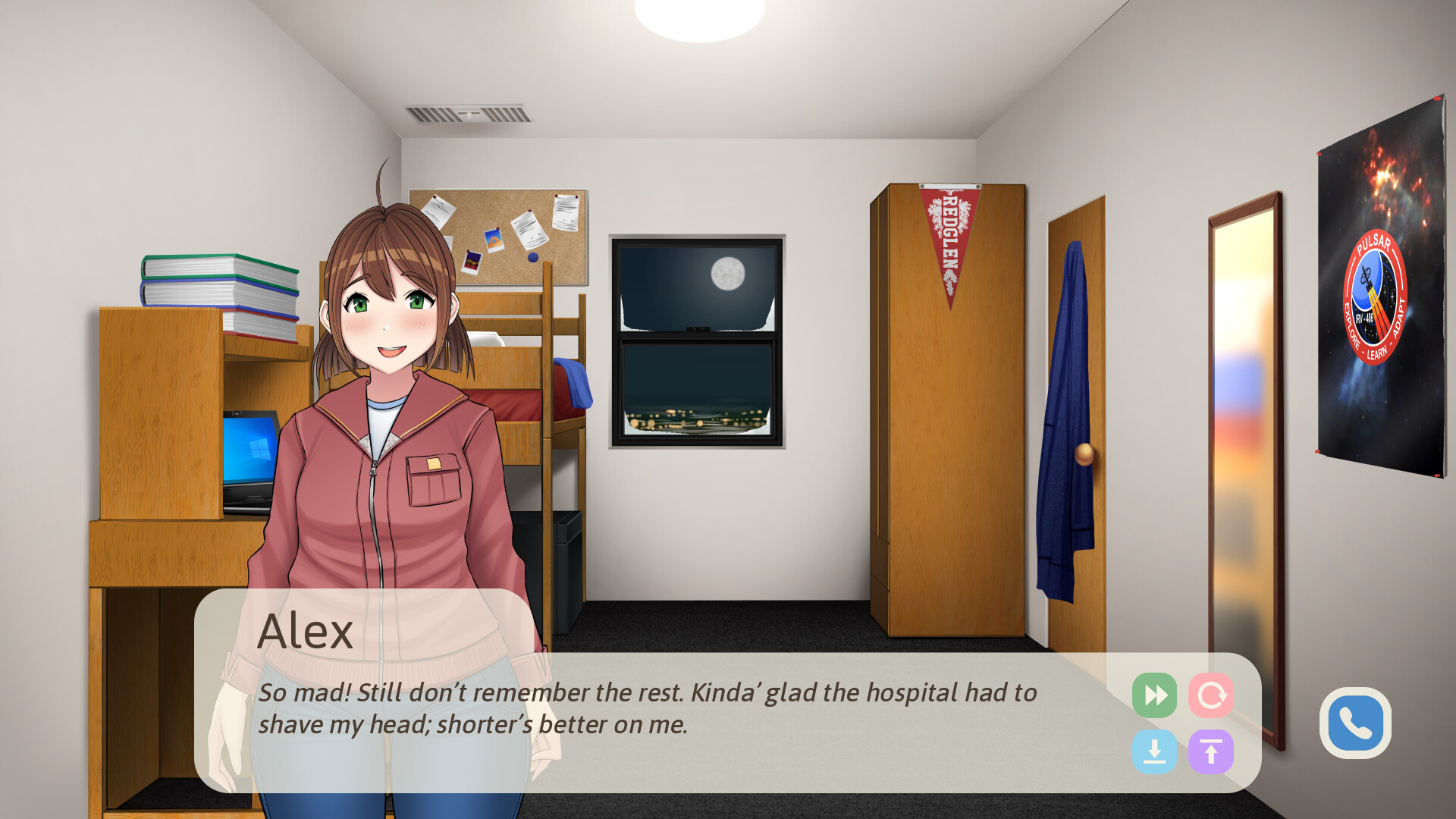Click Alex's name label on the dialogue box
The height and width of the screenshot is (819, 1456).
click(x=306, y=630)
